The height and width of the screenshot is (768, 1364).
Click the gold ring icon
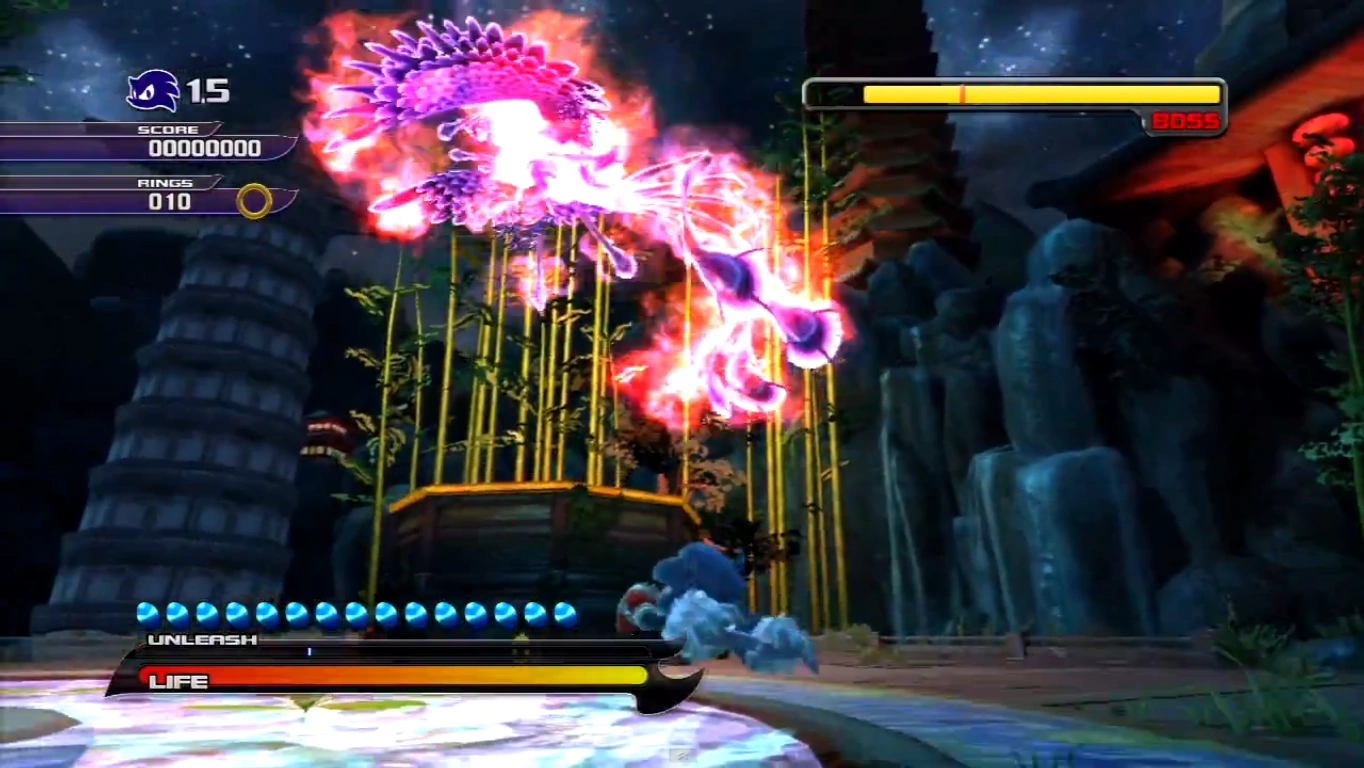coord(254,201)
